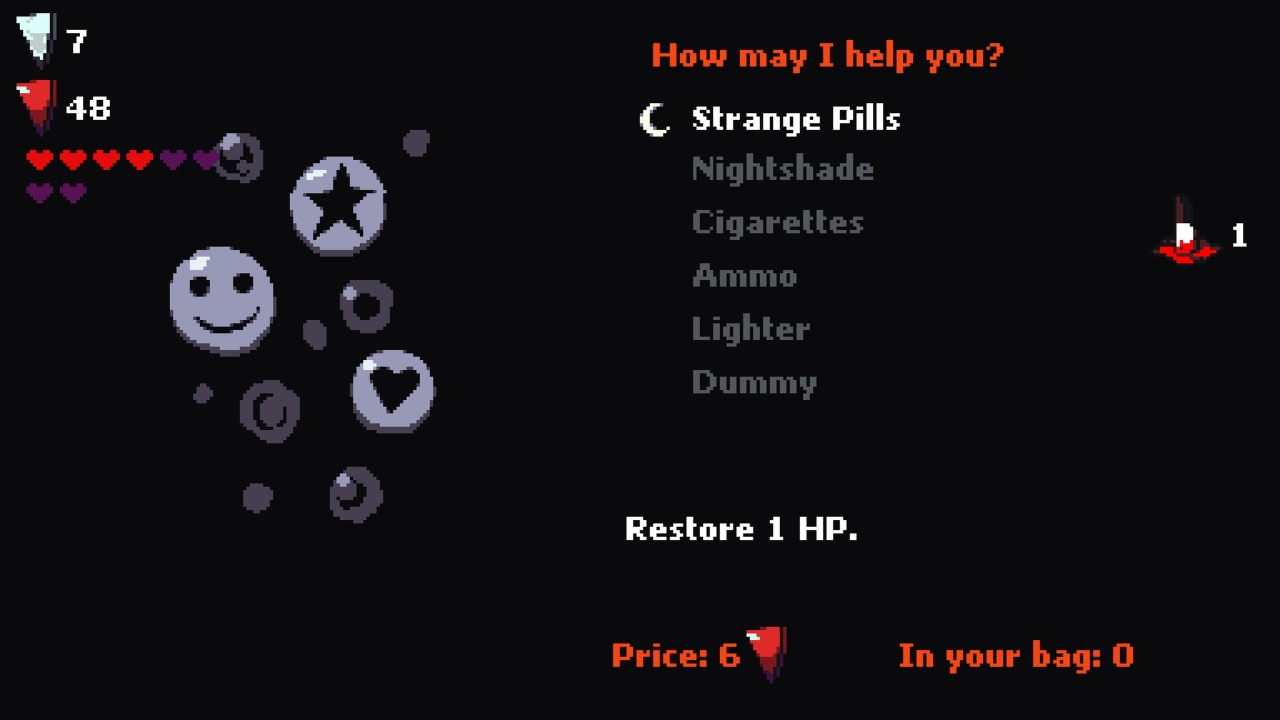
Task: Open the Lighter item entry
Action: click(750, 329)
